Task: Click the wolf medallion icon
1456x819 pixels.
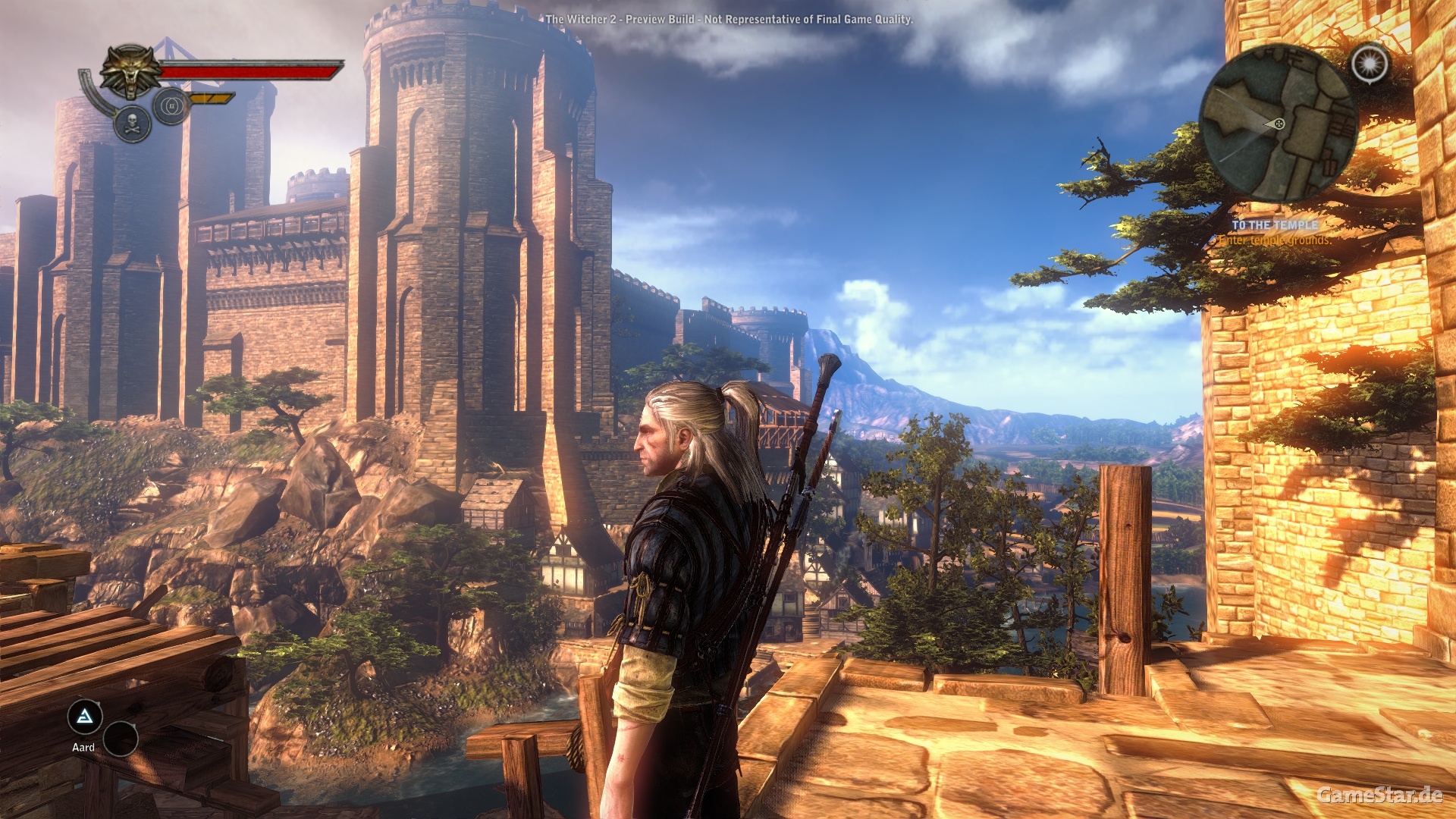Action: tap(131, 71)
